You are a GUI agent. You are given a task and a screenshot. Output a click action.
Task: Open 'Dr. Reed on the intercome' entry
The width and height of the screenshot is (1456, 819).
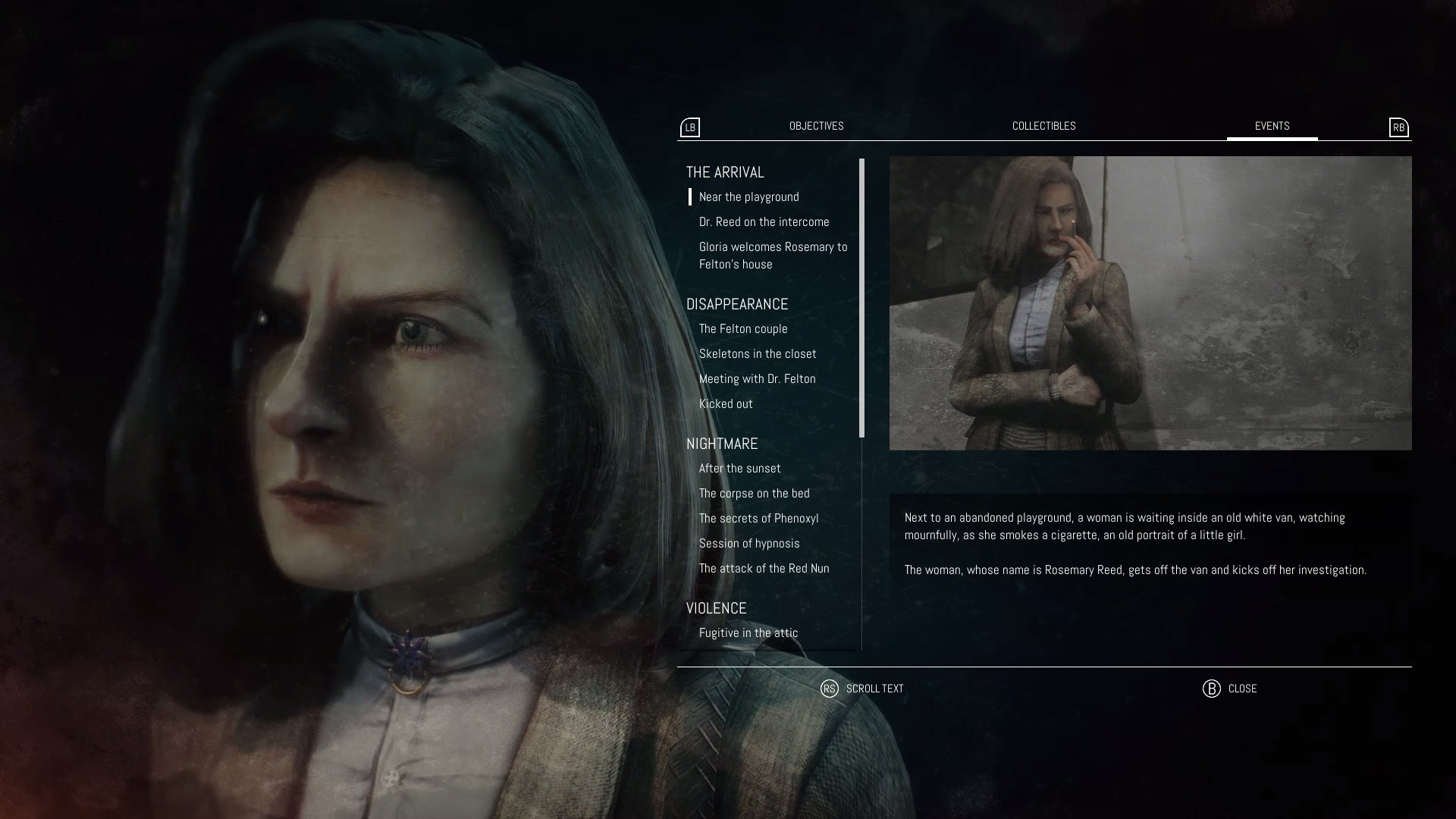(x=764, y=221)
